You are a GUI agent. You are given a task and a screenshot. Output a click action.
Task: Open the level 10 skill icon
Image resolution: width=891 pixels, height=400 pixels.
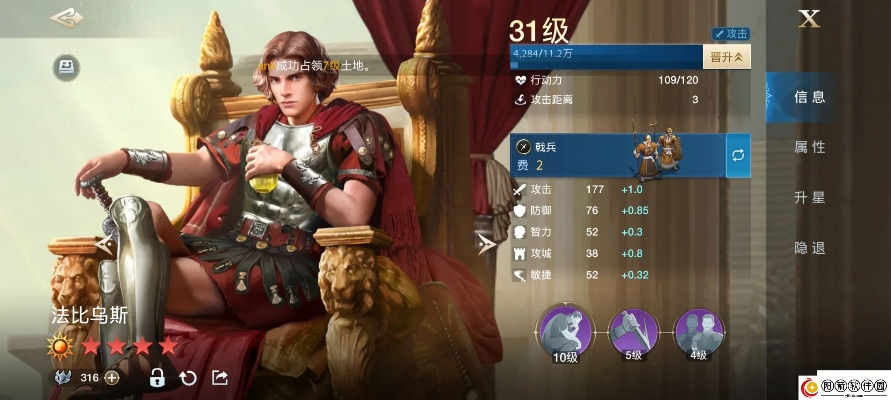pyautogui.click(x=566, y=332)
